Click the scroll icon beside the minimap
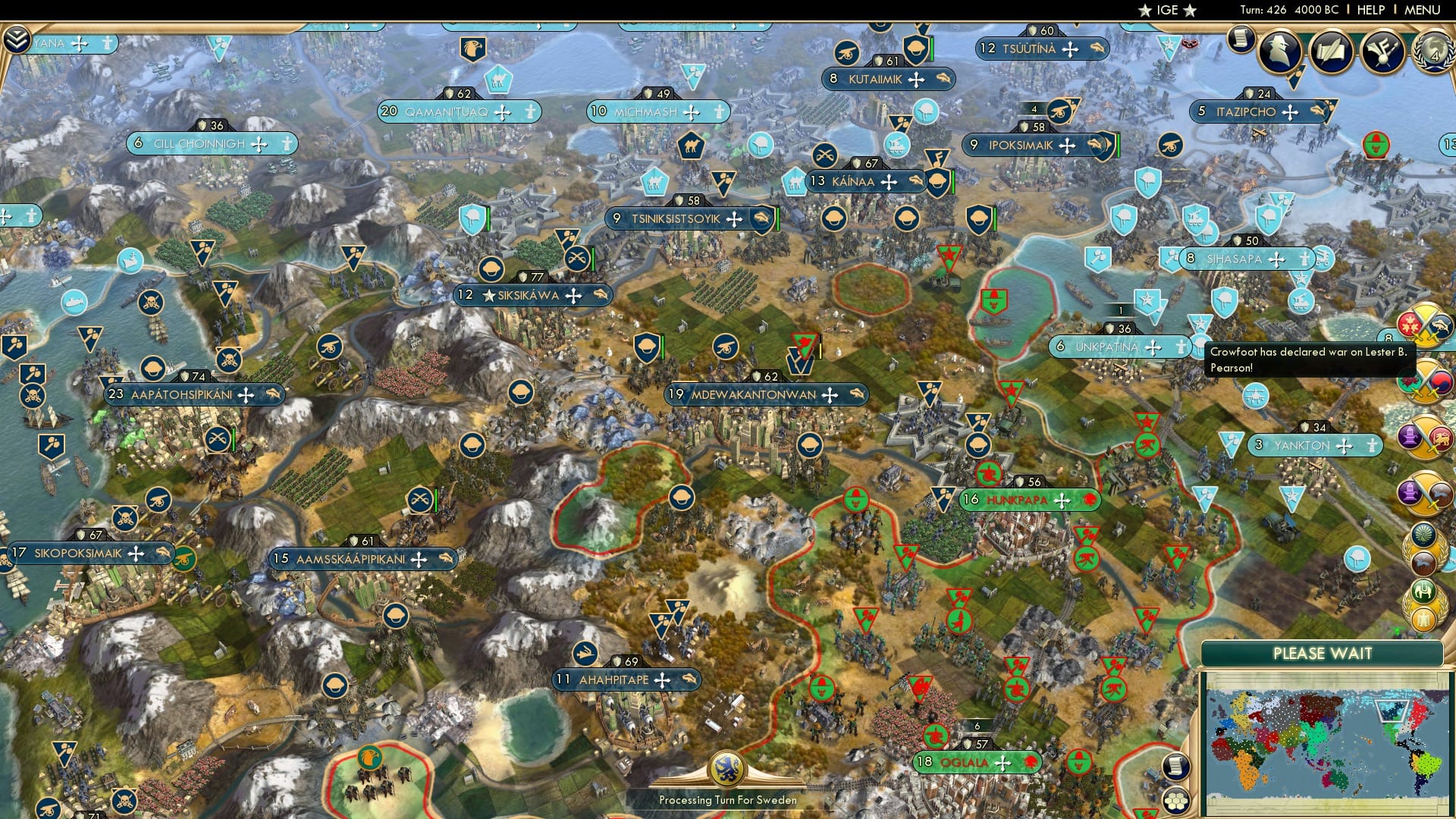This screenshot has height=819, width=1456. click(x=1175, y=767)
